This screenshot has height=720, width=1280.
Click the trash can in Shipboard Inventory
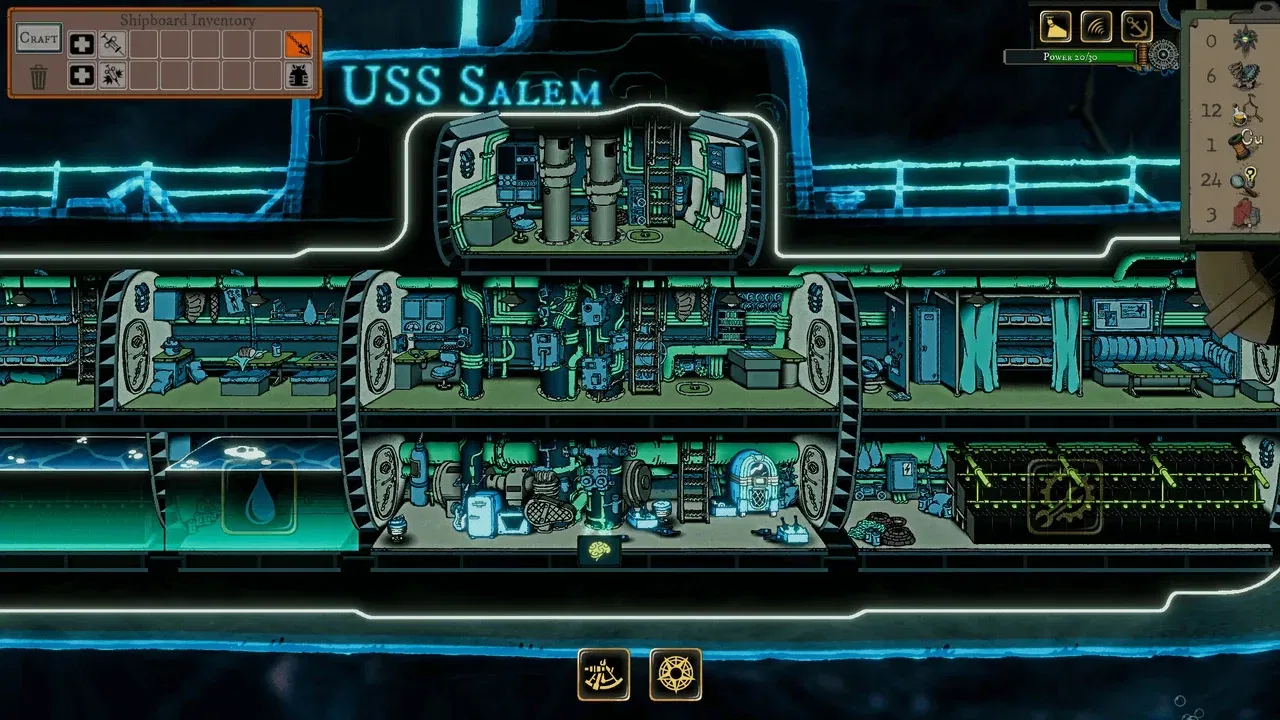(x=38, y=74)
